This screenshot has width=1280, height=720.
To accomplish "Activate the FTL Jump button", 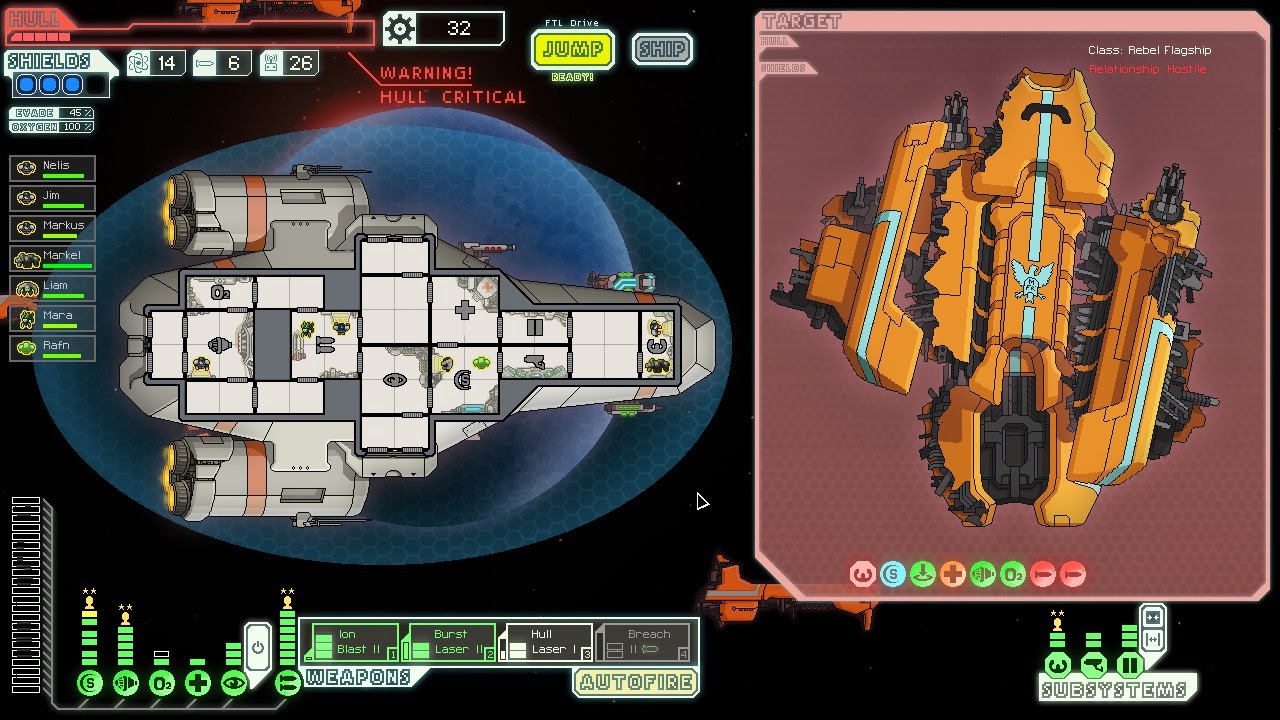I will pyautogui.click(x=572, y=49).
